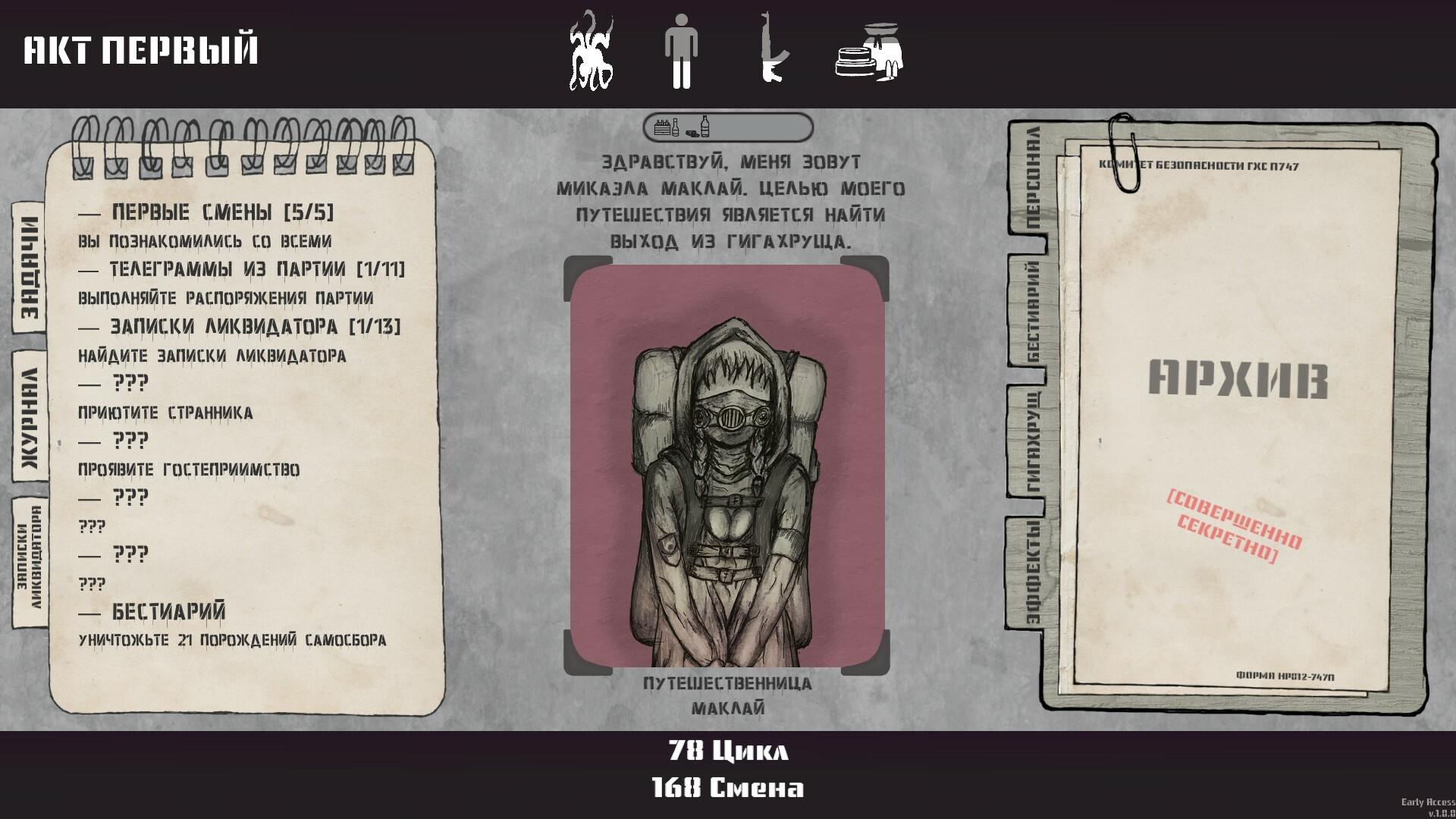Image resolution: width=1456 pixels, height=819 pixels.
Task: Select the AK rifle weapons icon
Action: (x=772, y=53)
